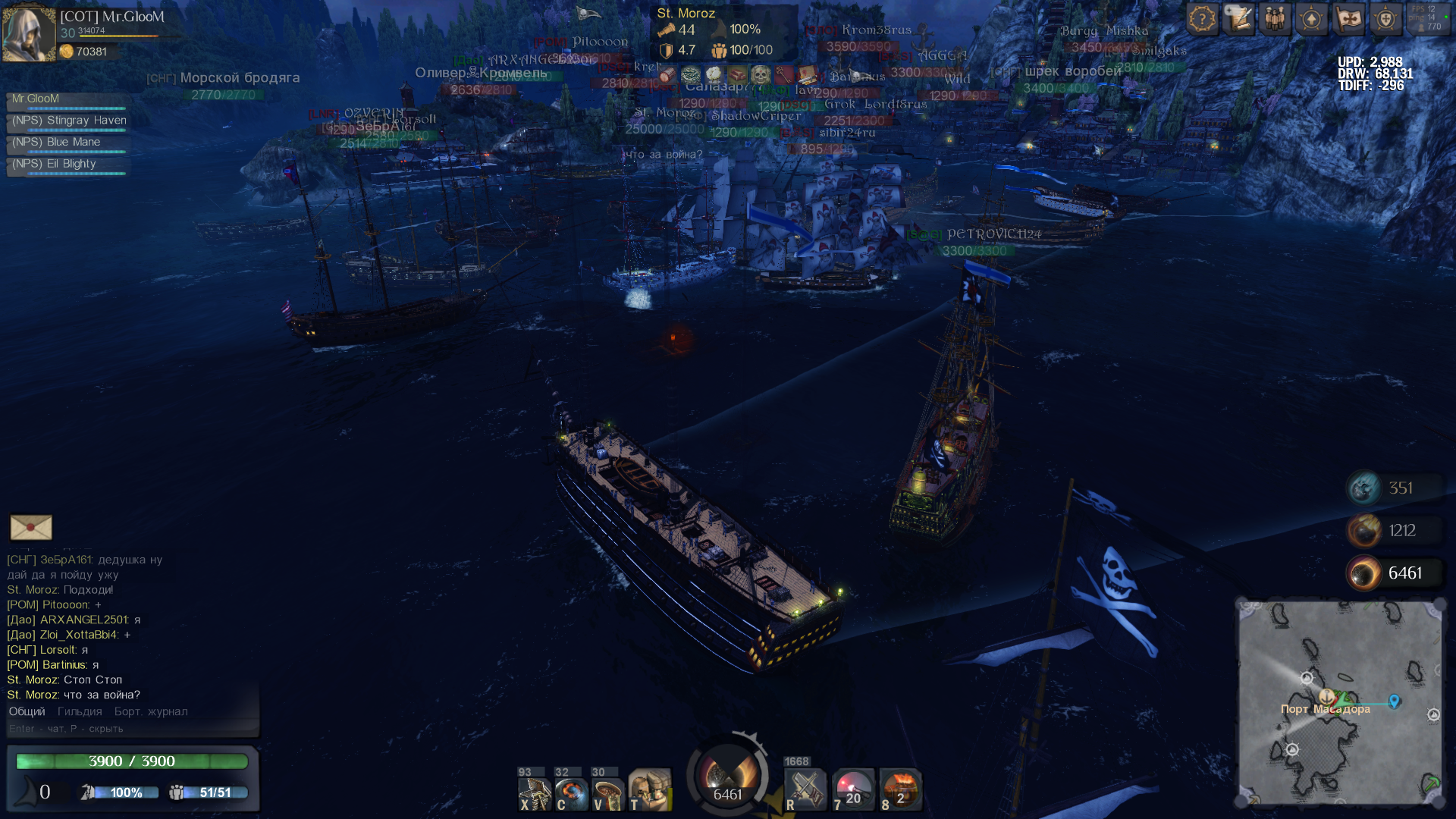Fire the signal flare in slot 7
Screen dimensions: 1456x819
852,790
